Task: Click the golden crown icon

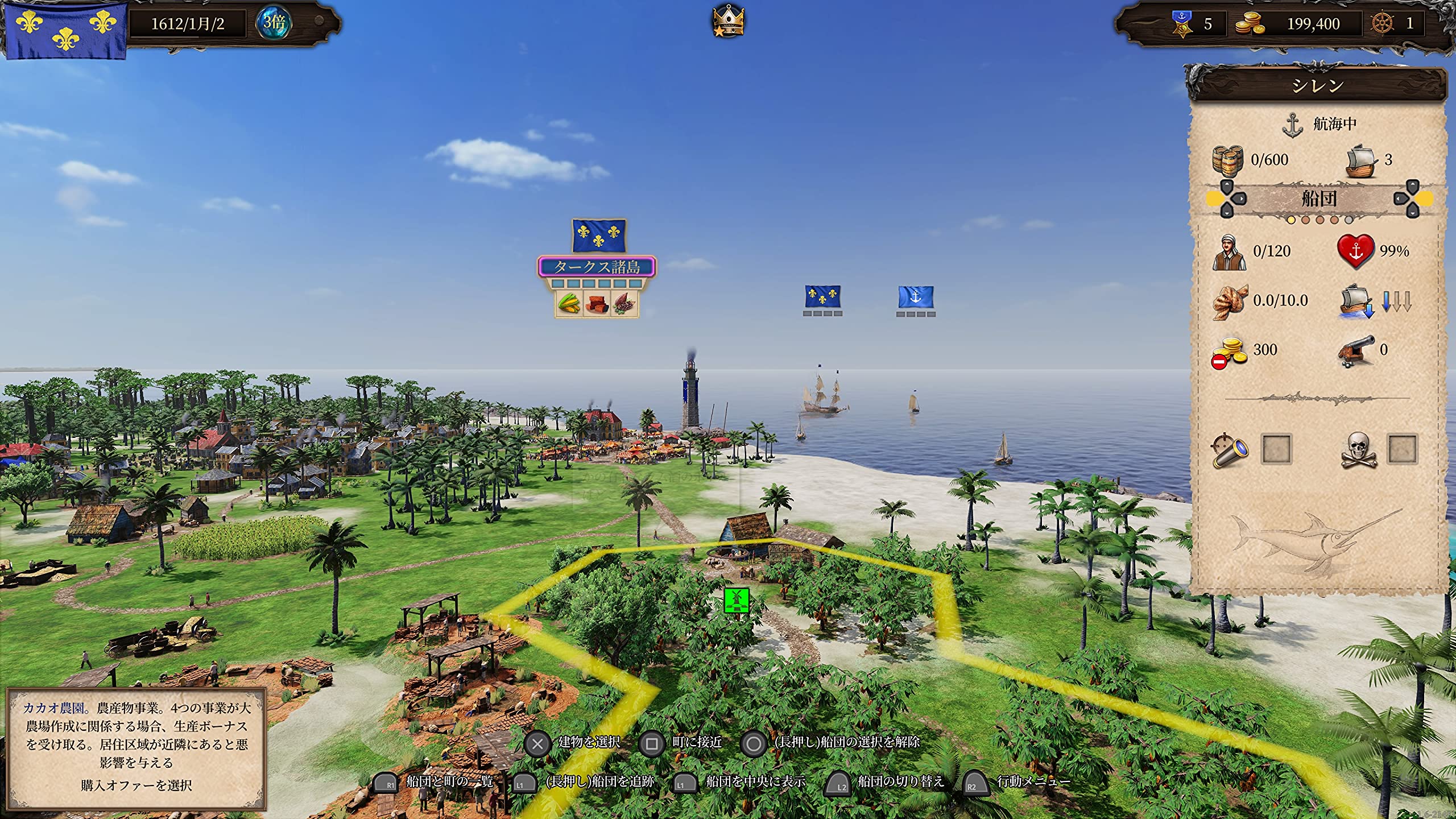Action: pos(728,22)
